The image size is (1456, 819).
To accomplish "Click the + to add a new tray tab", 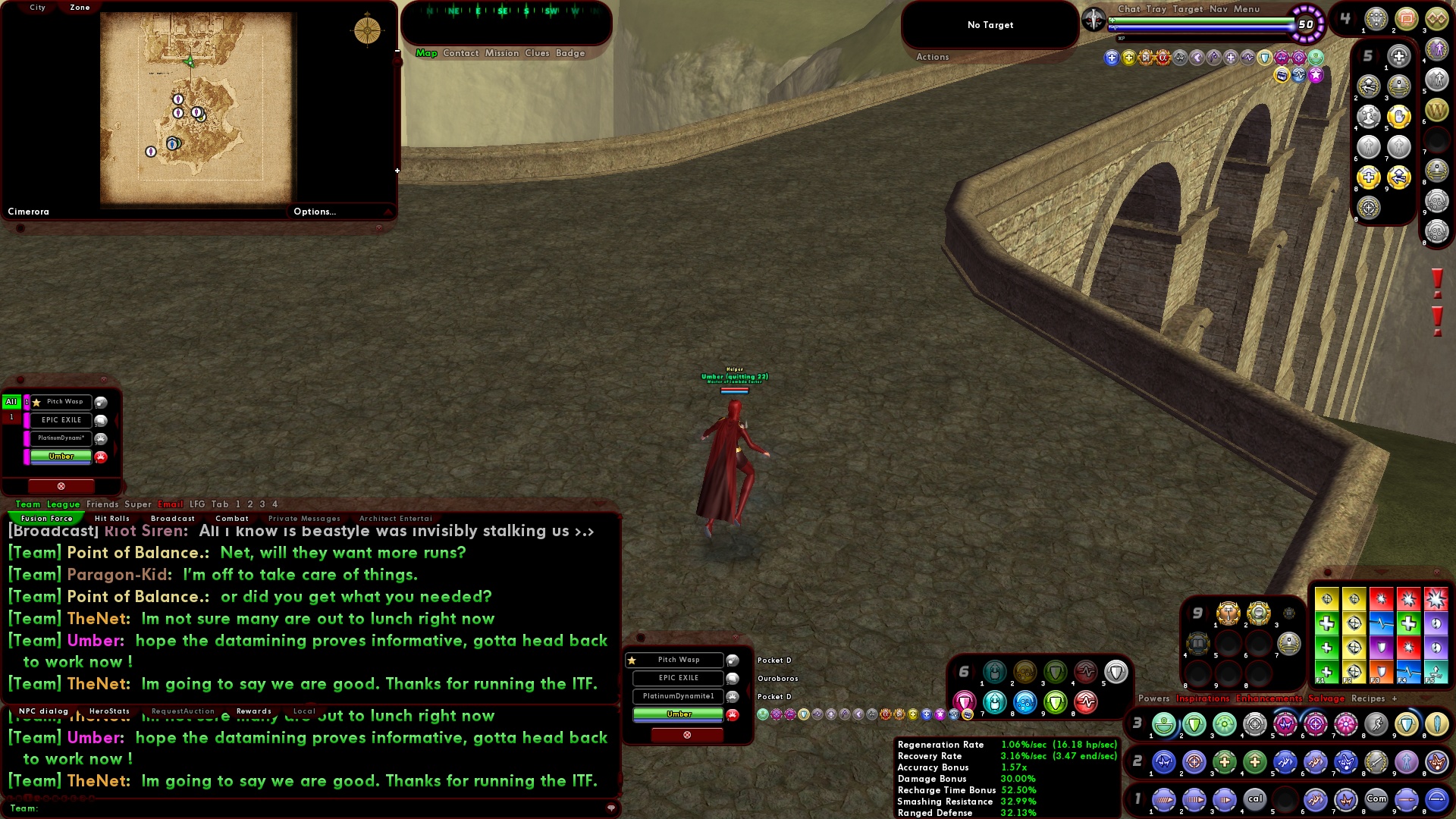I will pyautogui.click(x=1394, y=698).
